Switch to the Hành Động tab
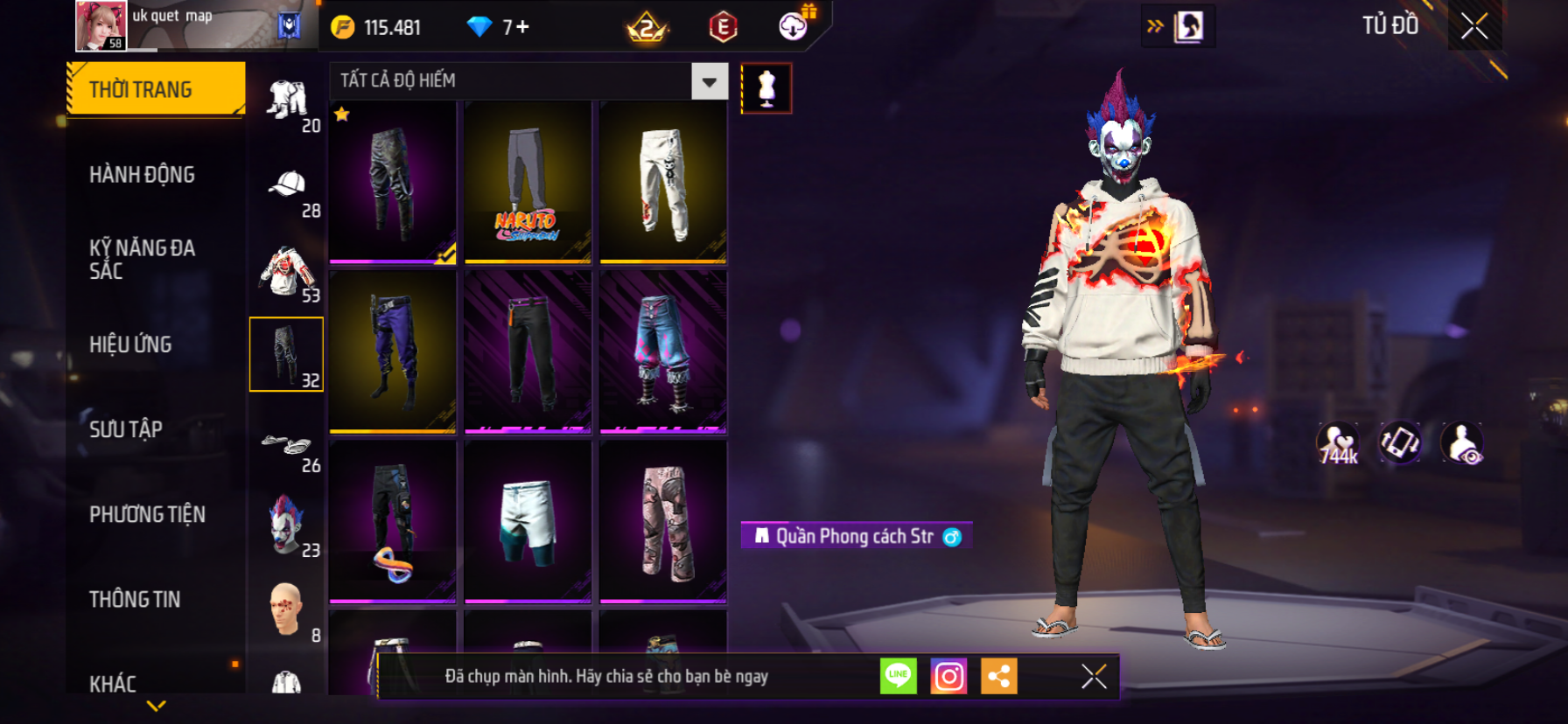This screenshot has width=1568, height=724. (x=142, y=175)
